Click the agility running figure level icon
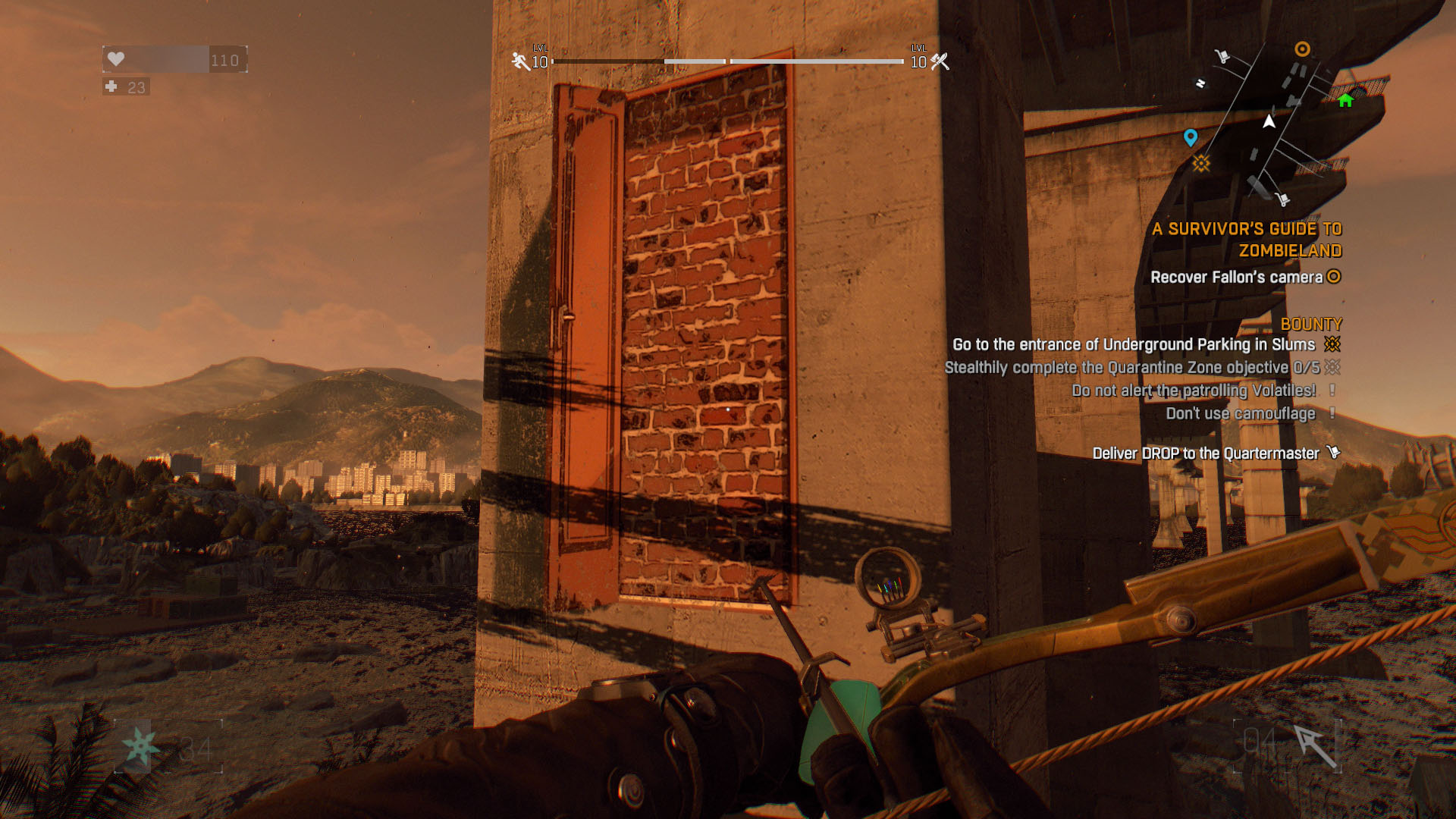 point(520,61)
